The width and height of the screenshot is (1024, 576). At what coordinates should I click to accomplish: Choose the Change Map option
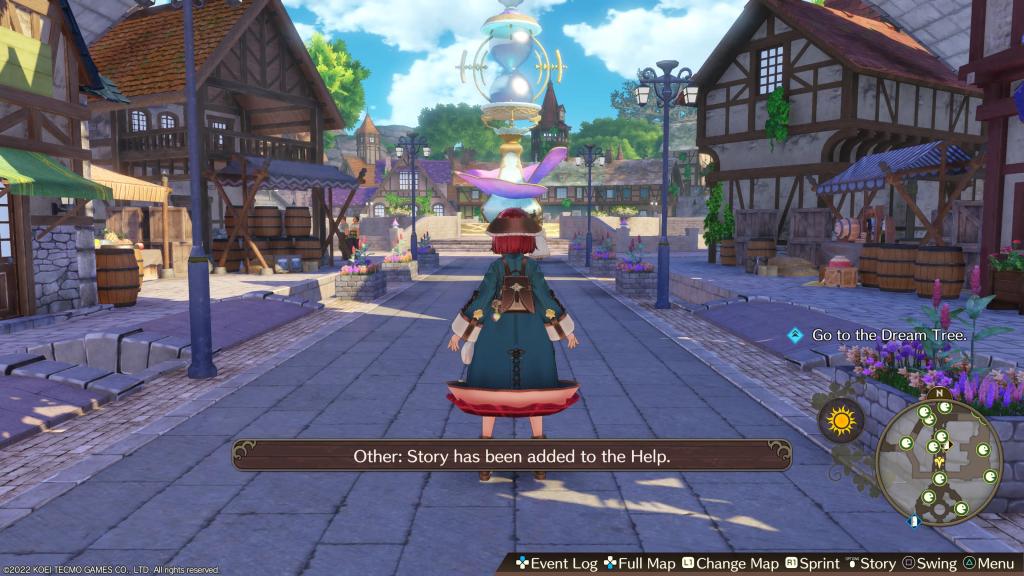click(729, 564)
